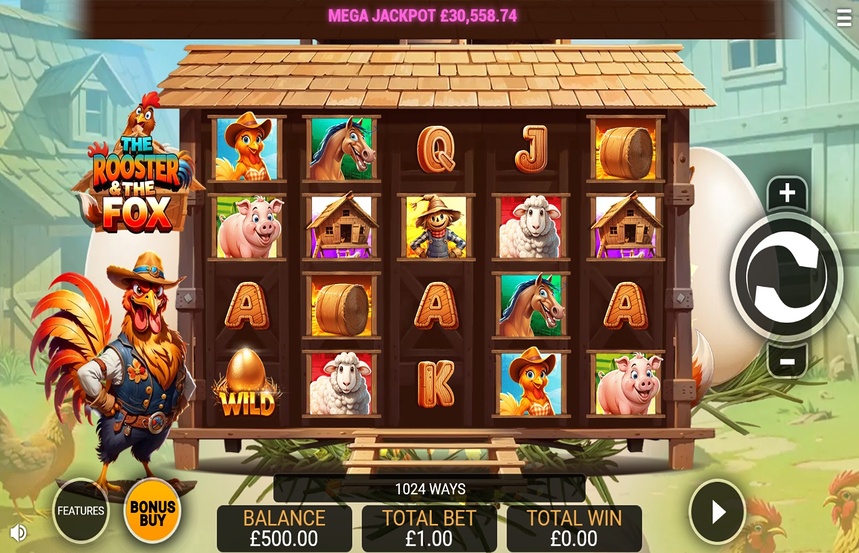The height and width of the screenshot is (553, 859).
Task: Open the hamburger menu
Action: (x=845, y=17)
